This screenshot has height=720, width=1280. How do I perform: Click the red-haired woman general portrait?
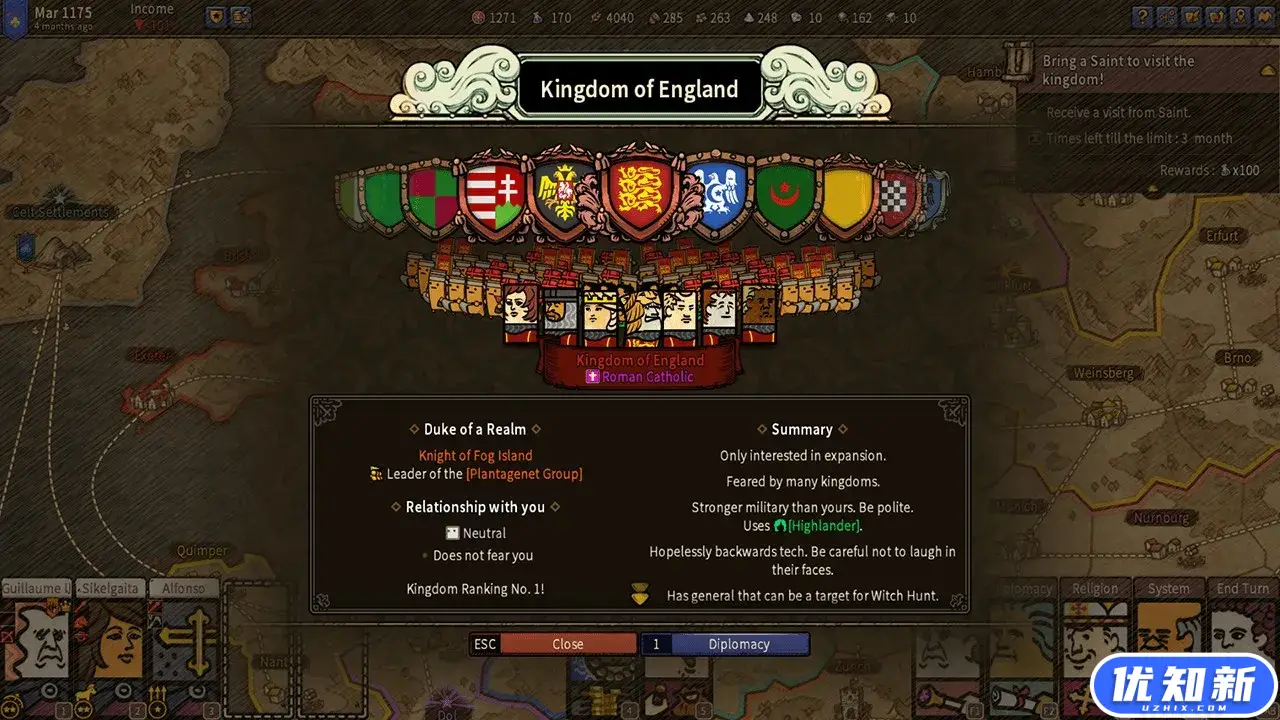pyautogui.click(x=520, y=312)
